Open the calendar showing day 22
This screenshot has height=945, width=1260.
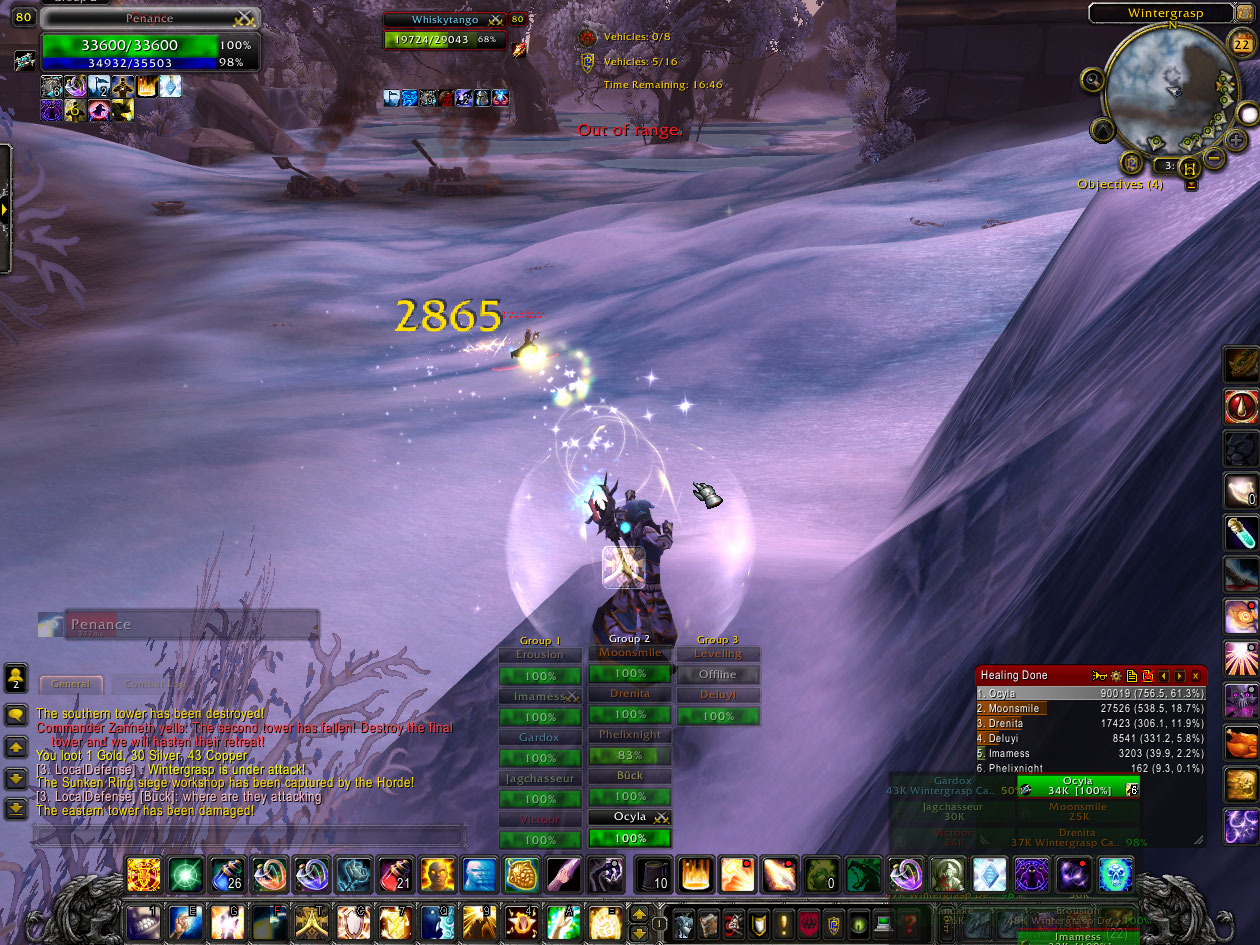pyautogui.click(x=1239, y=43)
